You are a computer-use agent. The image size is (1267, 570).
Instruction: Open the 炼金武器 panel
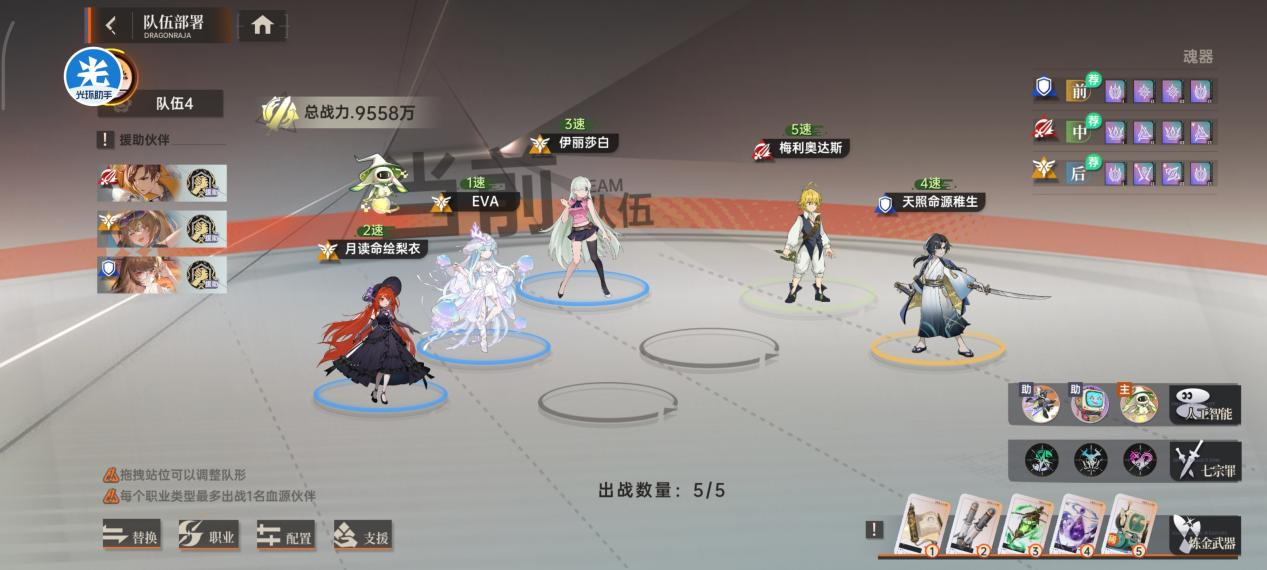(x=1205, y=535)
